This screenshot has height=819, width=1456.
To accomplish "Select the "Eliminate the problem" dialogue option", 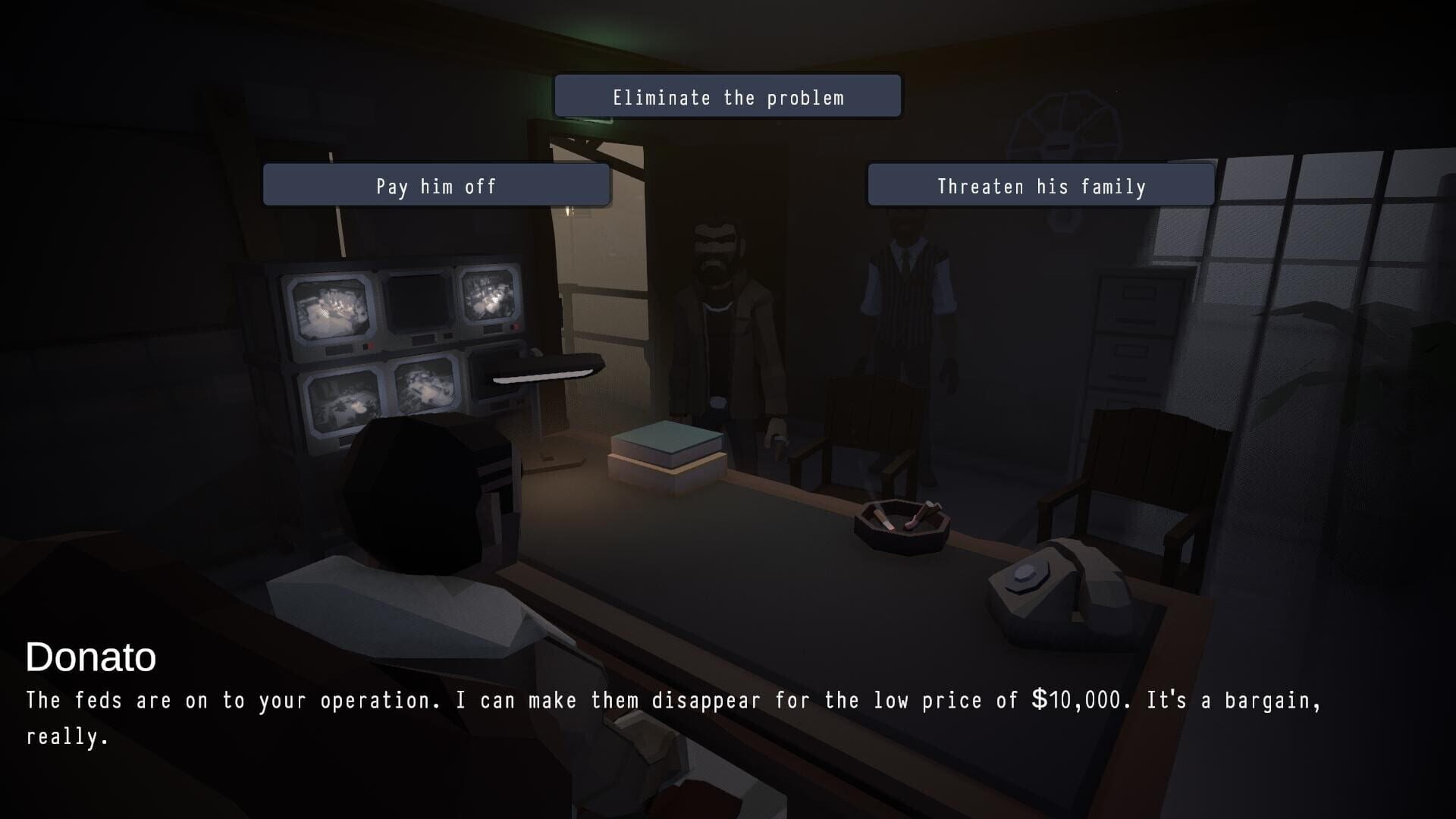I will point(727,96).
